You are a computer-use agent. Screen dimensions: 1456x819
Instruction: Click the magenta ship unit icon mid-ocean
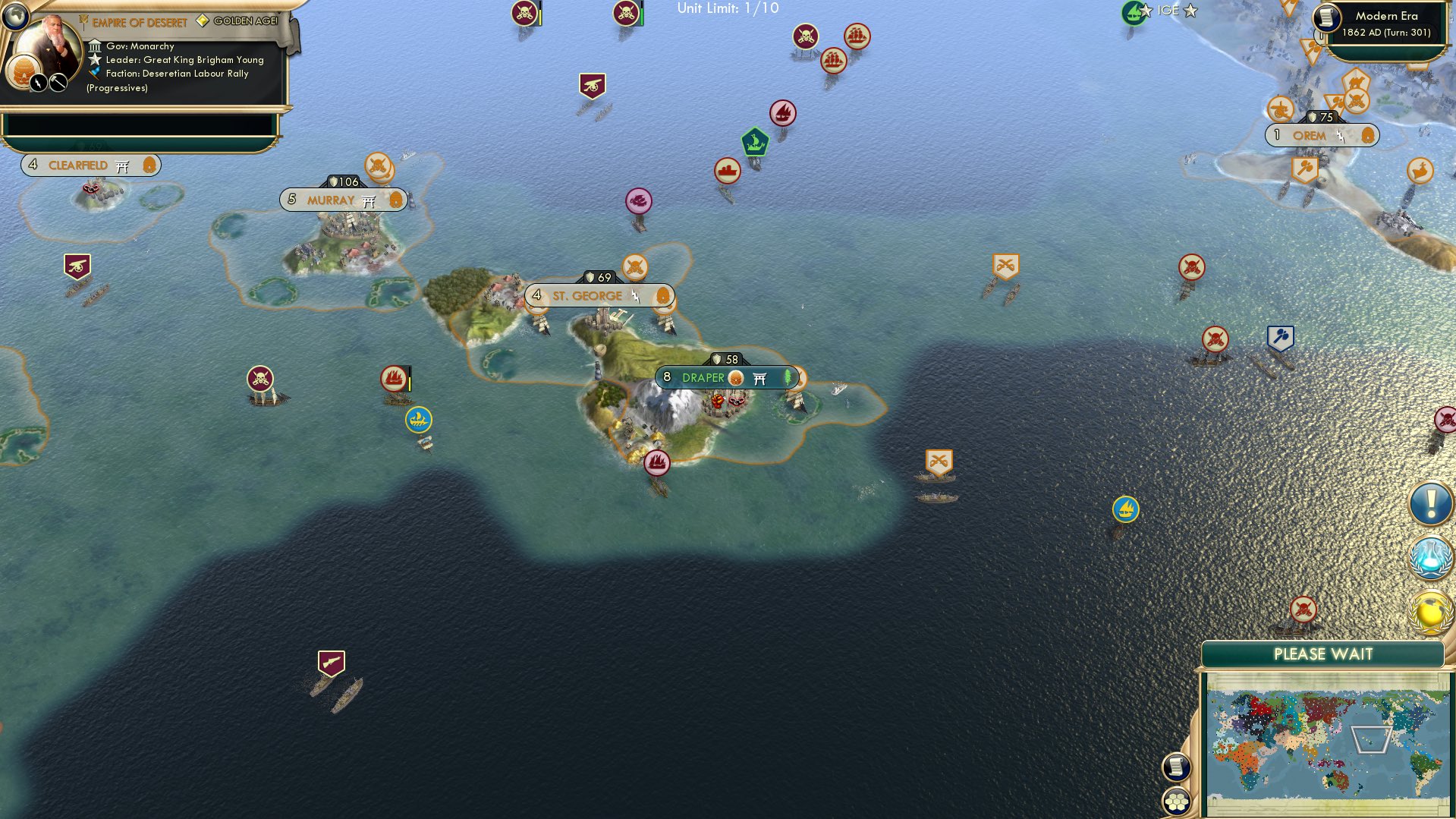pyautogui.click(x=640, y=200)
